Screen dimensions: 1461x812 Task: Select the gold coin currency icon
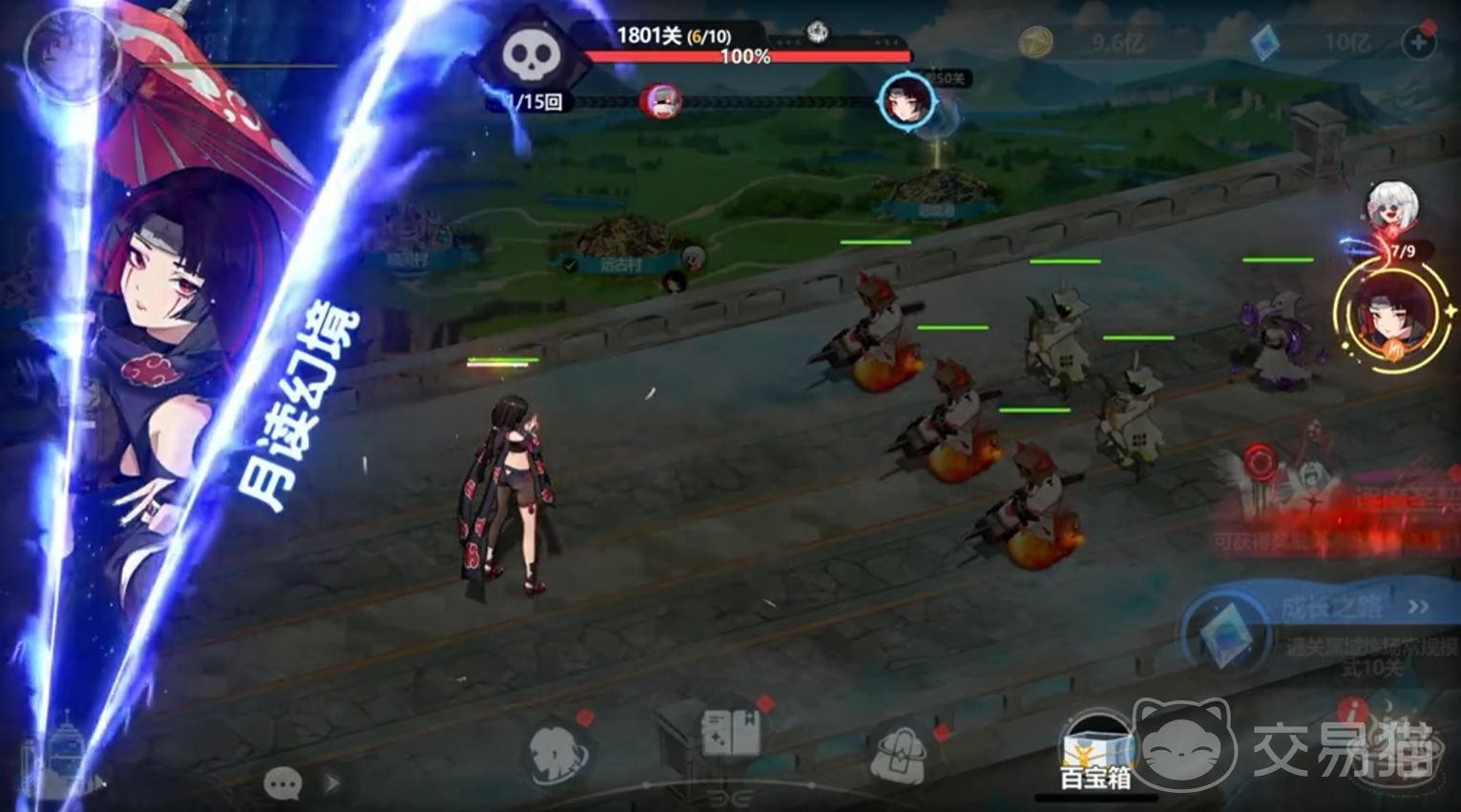click(x=1035, y=42)
